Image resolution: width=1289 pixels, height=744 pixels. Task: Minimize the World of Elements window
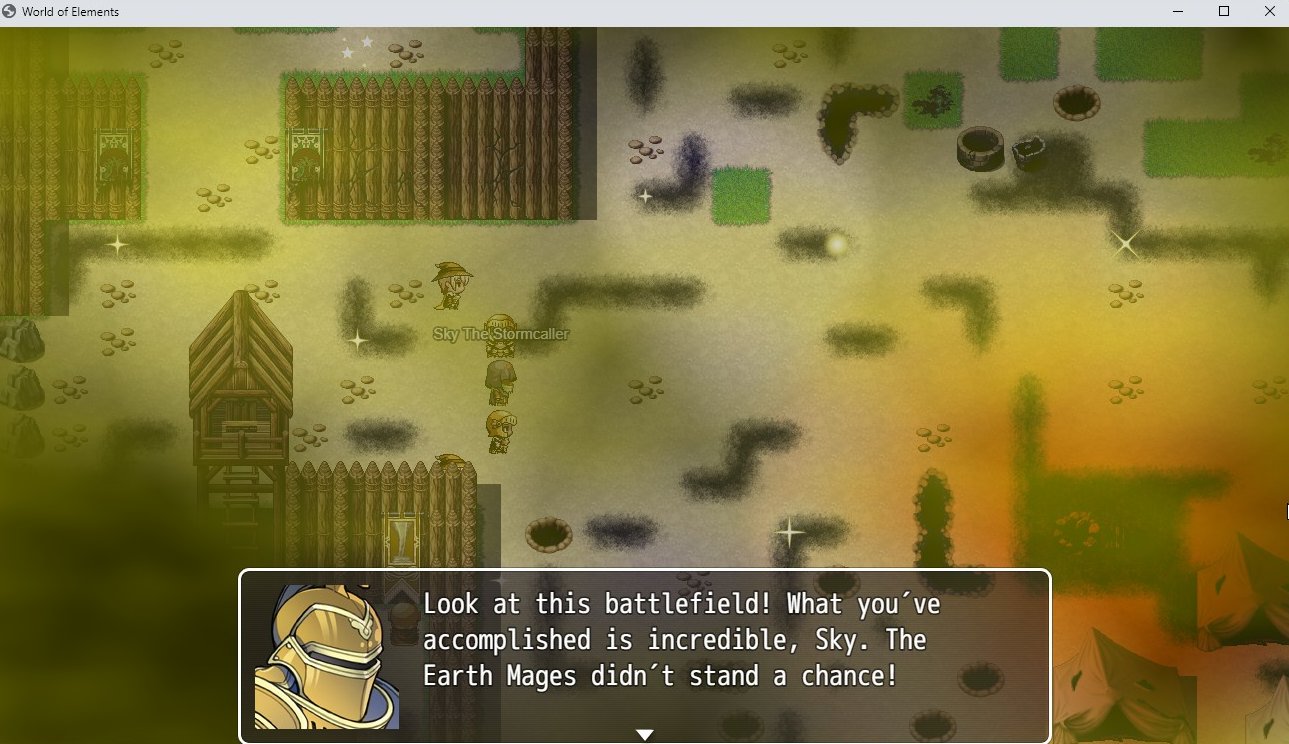[x=1177, y=12]
